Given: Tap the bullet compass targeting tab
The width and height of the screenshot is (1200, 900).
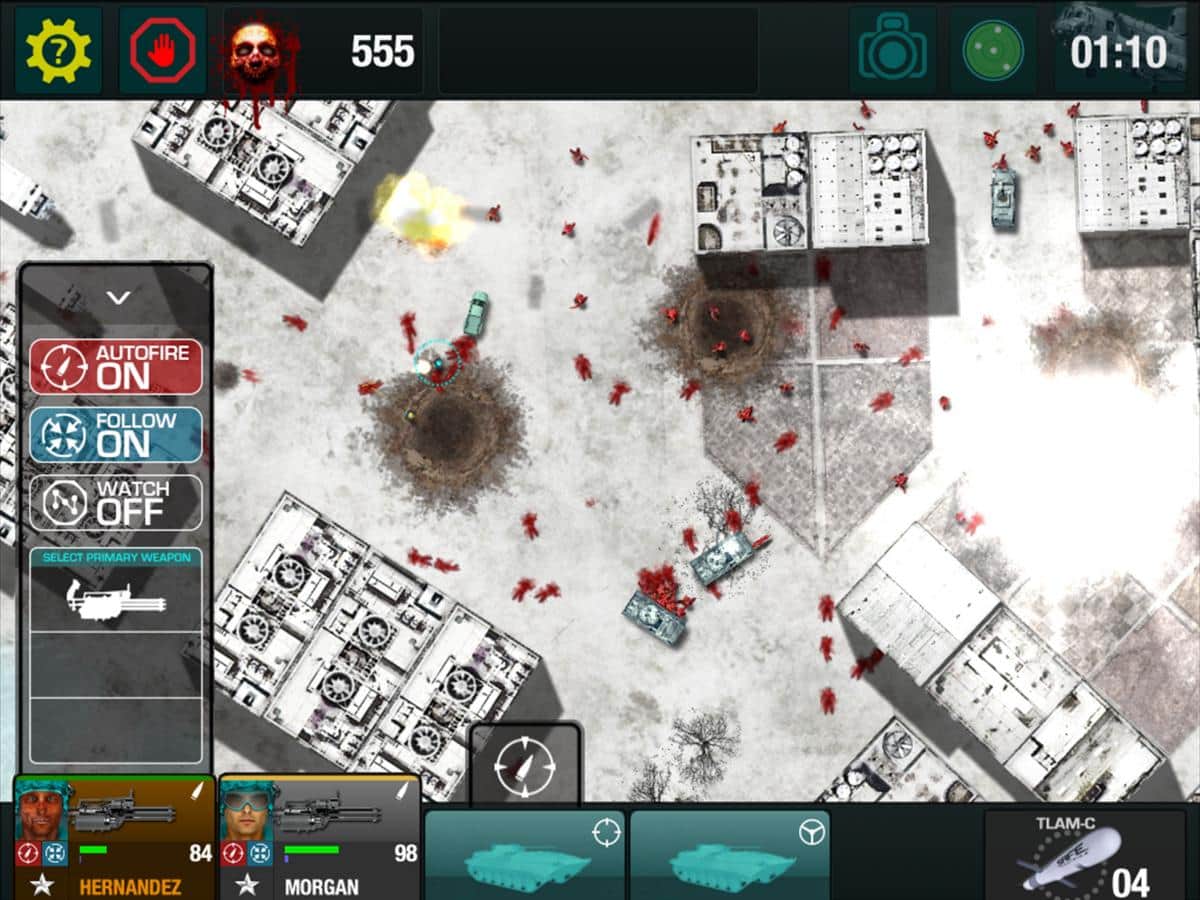Looking at the screenshot, I should pyautogui.click(x=525, y=765).
